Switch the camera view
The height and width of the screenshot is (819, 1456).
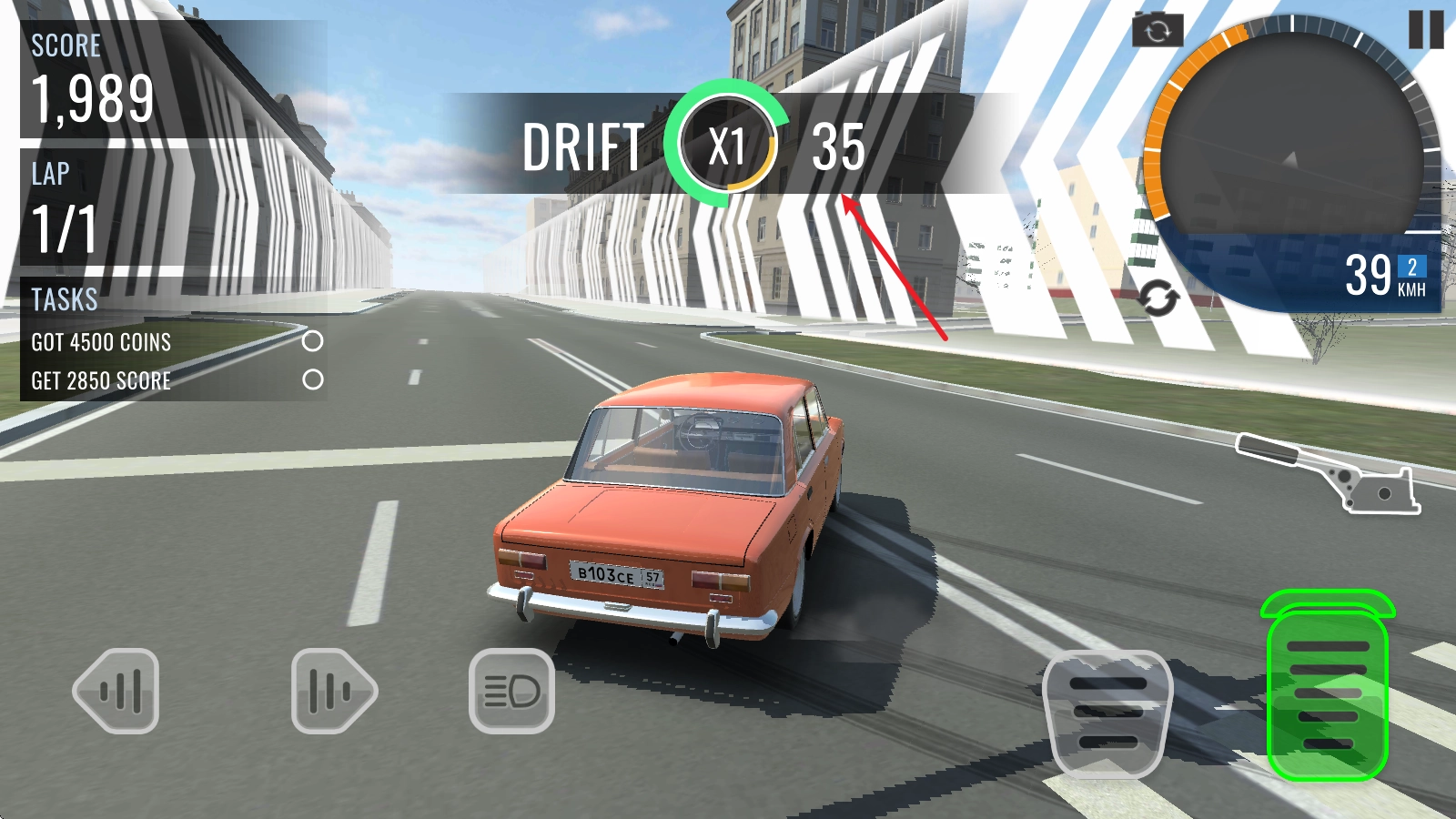1158,31
